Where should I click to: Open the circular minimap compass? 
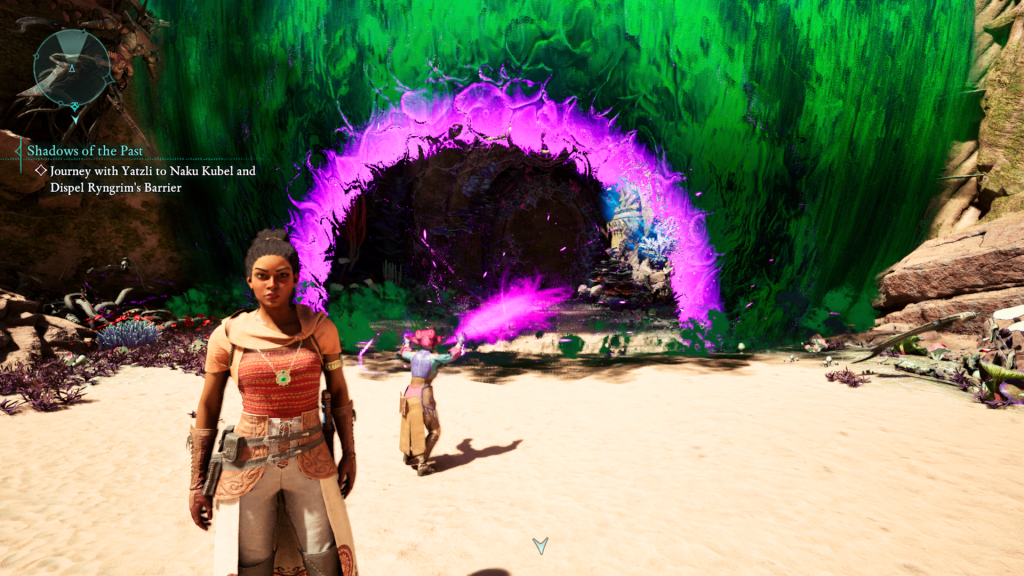click(x=72, y=67)
